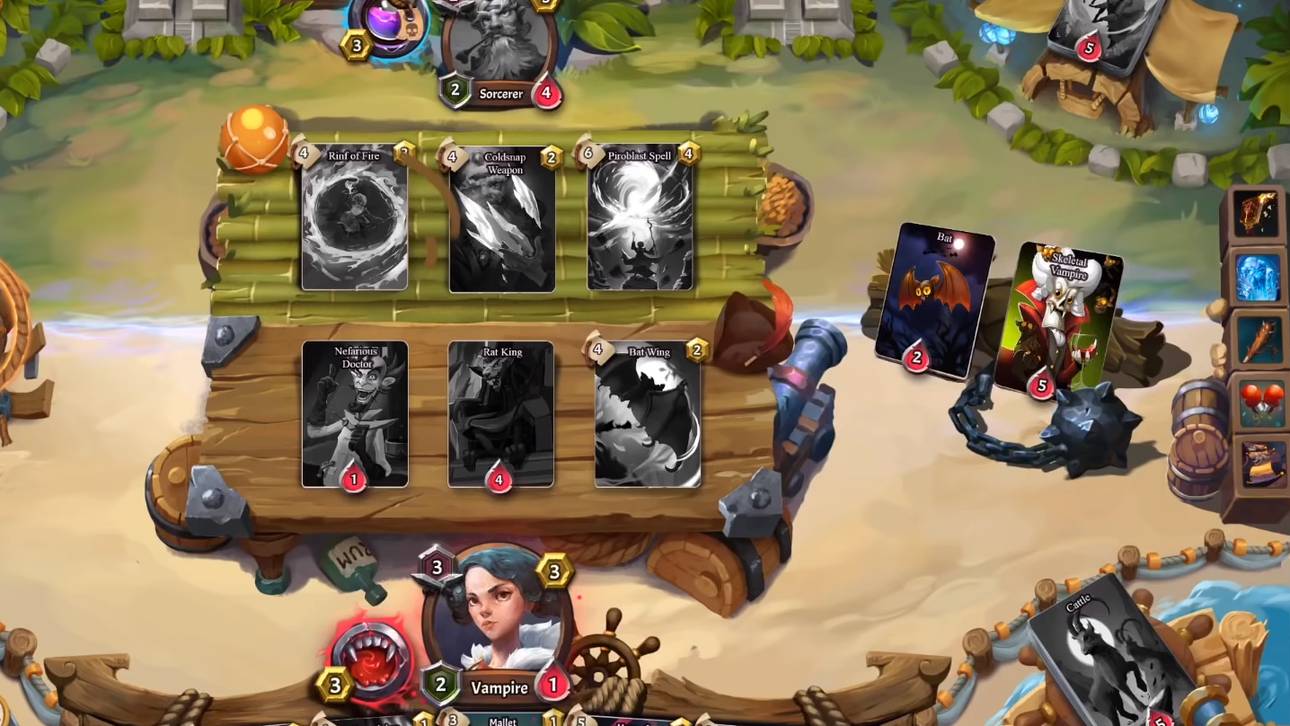Select the Nefarious Doctor card
The width and height of the screenshot is (1290, 726).
pos(355,413)
